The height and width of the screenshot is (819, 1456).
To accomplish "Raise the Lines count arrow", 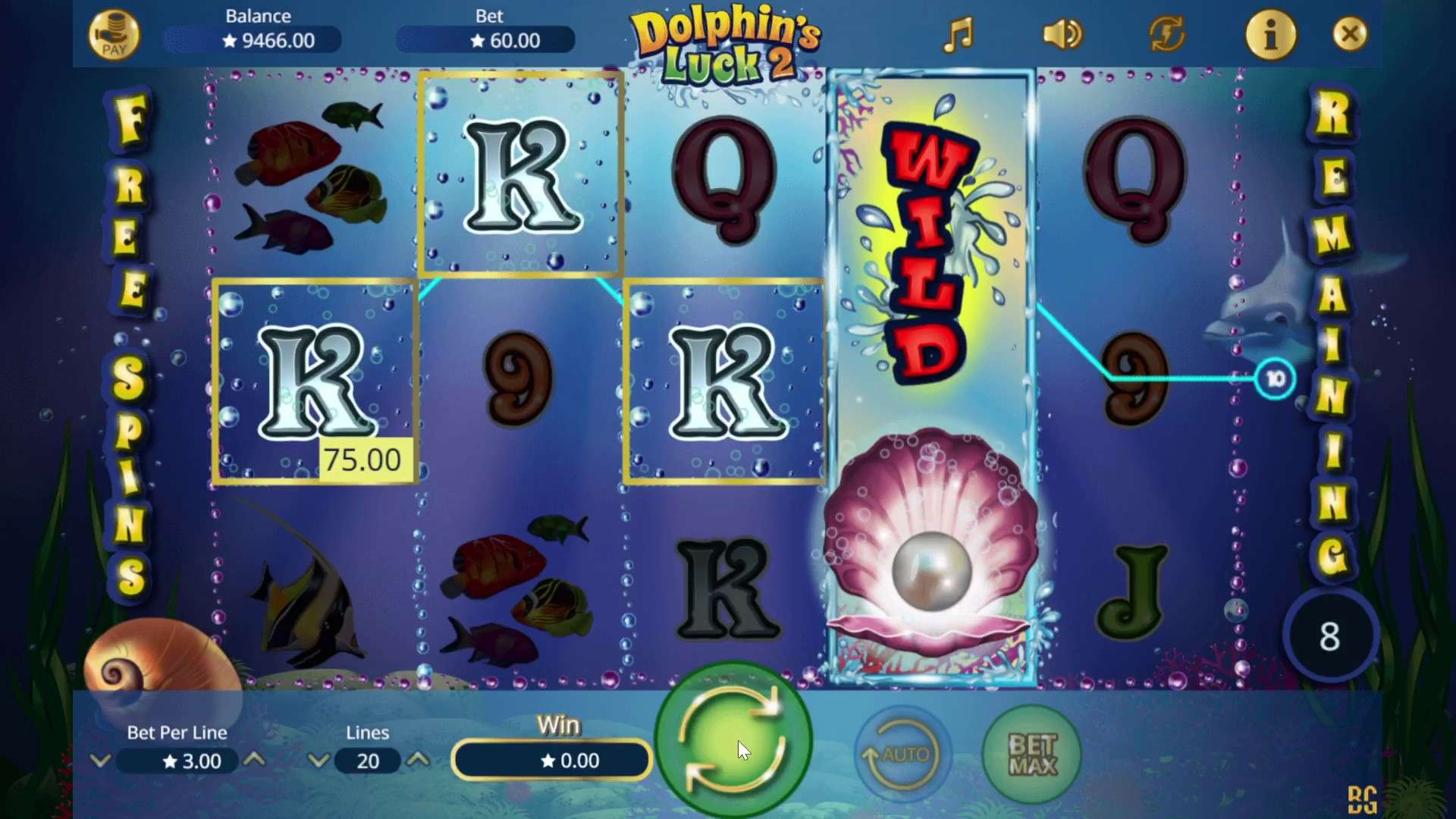I will 418,759.
